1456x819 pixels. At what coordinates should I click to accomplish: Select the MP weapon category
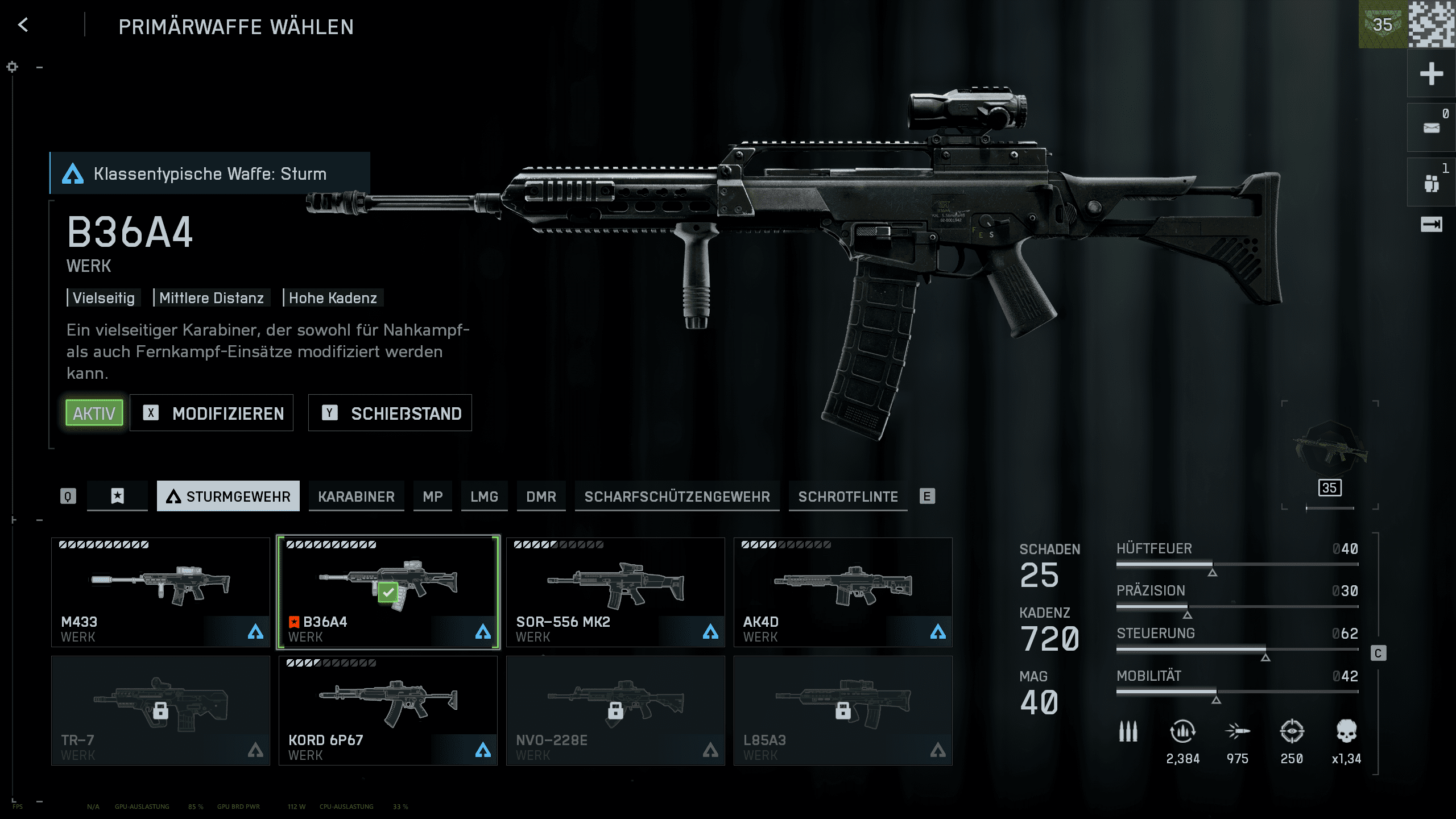(x=432, y=497)
